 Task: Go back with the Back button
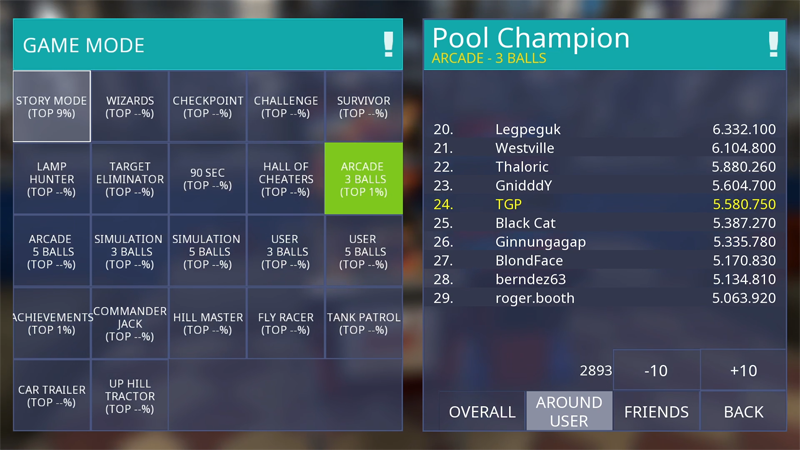pyautogui.click(x=743, y=411)
